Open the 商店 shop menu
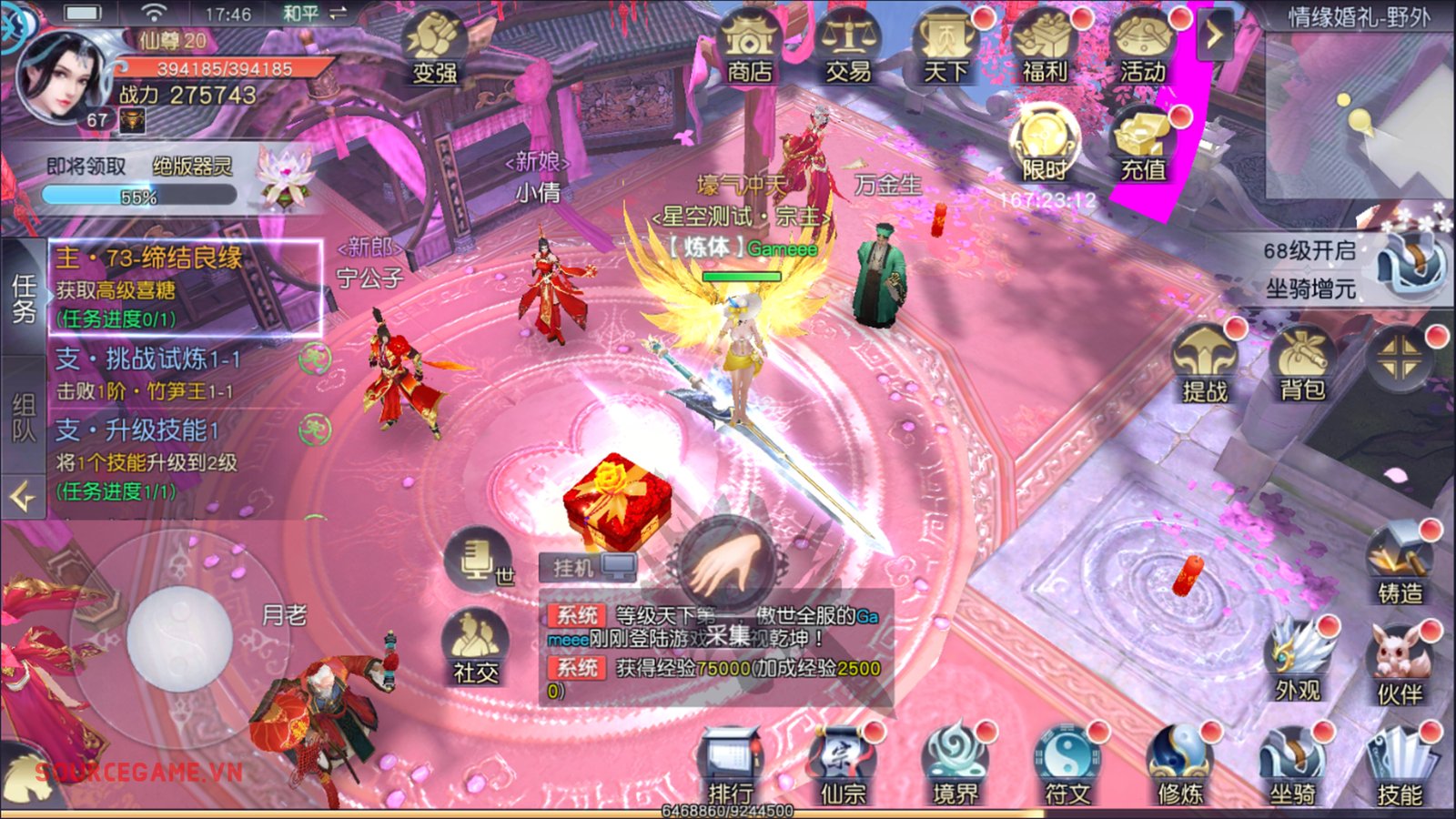The width and height of the screenshot is (1456, 819). point(749,47)
